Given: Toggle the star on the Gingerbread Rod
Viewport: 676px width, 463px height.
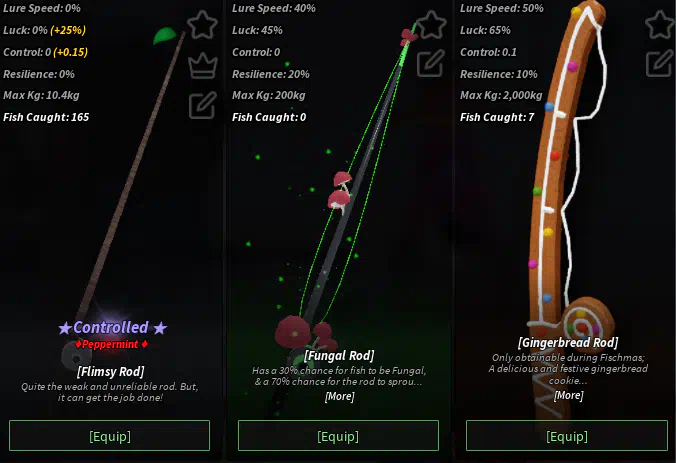Looking at the screenshot, I should click(x=659, y=24).
